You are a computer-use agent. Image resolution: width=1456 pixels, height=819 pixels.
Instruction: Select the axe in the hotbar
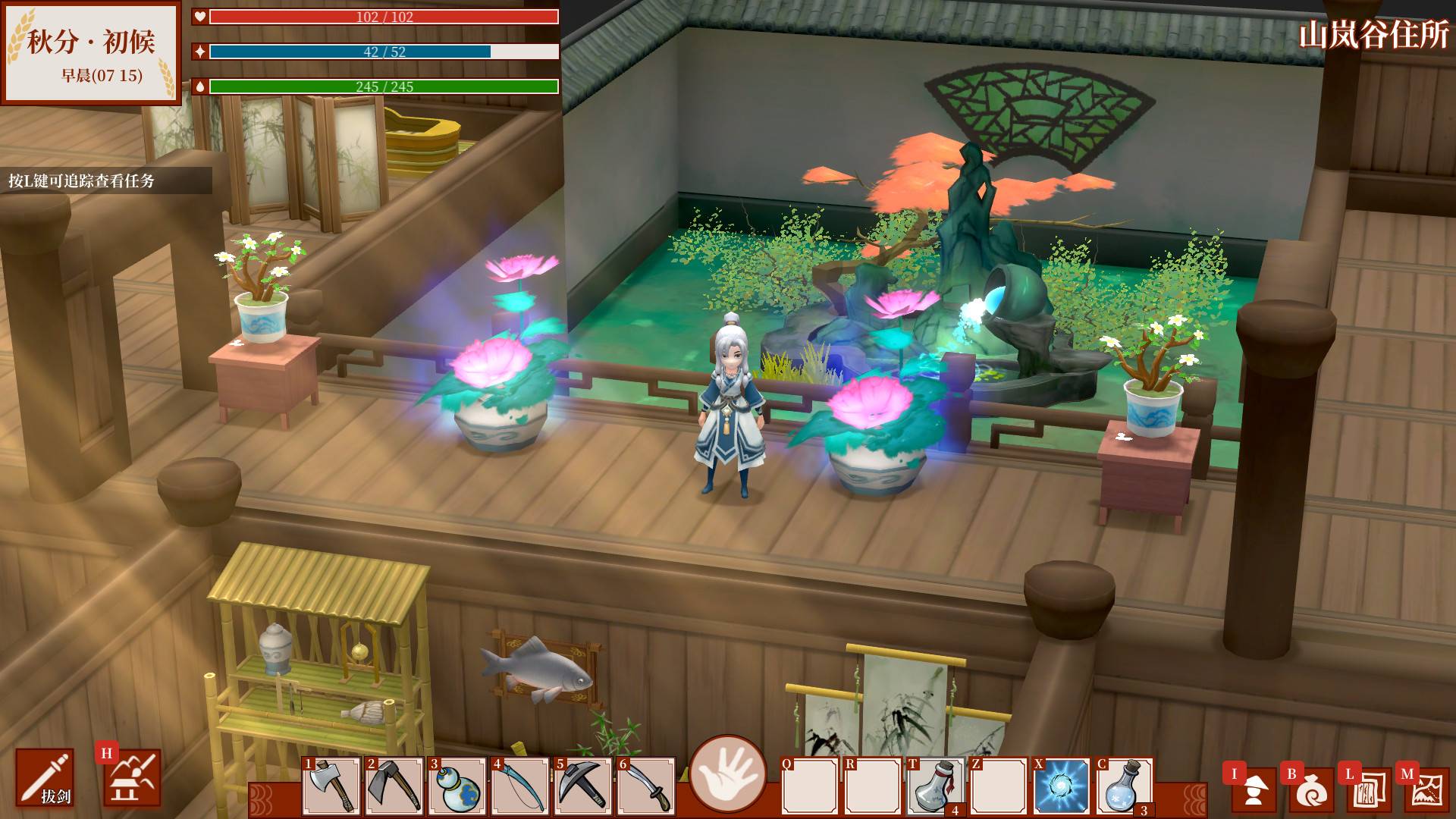click(331, 786)
